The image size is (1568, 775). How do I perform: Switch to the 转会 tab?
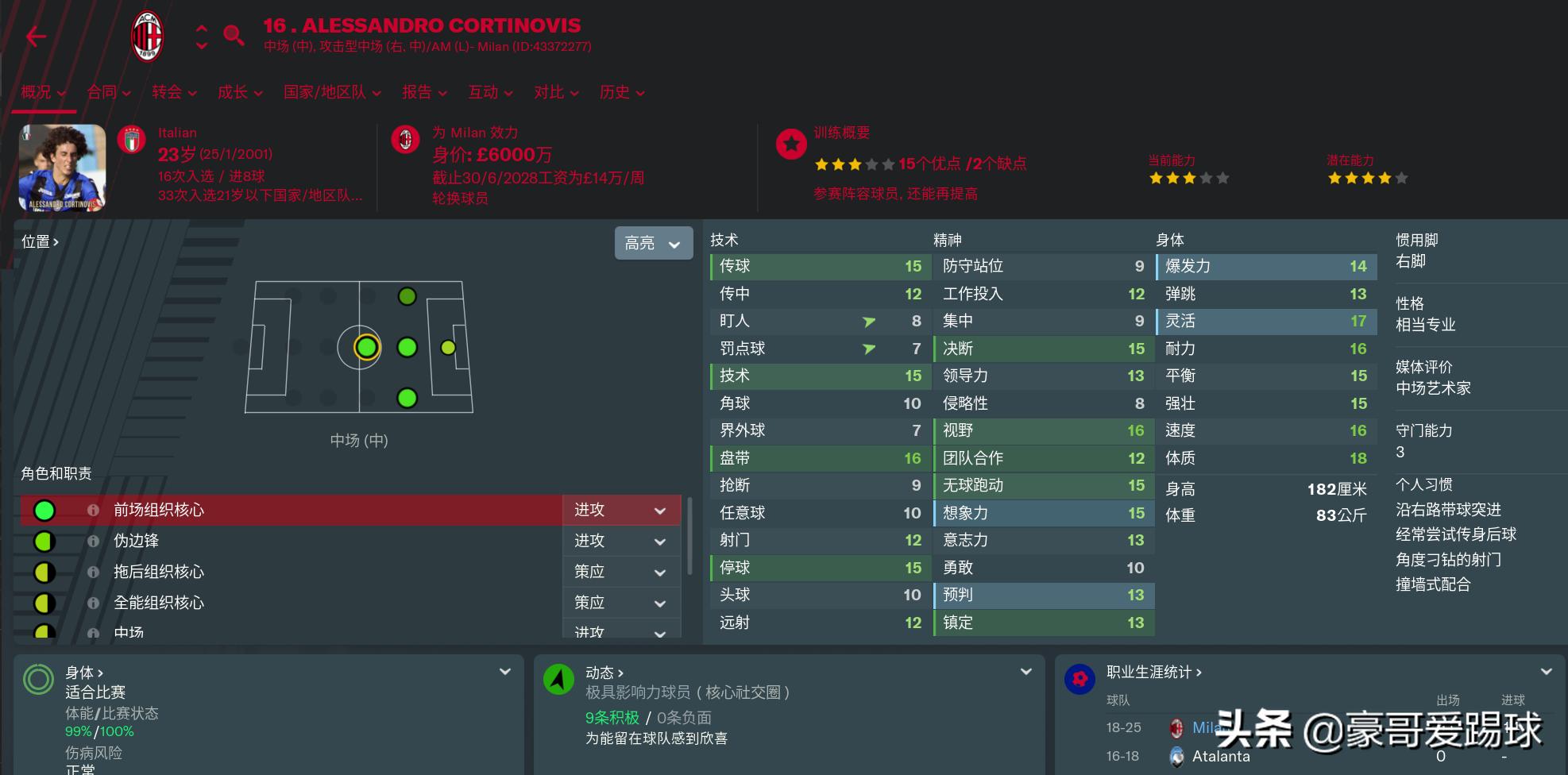coord(166,92)
